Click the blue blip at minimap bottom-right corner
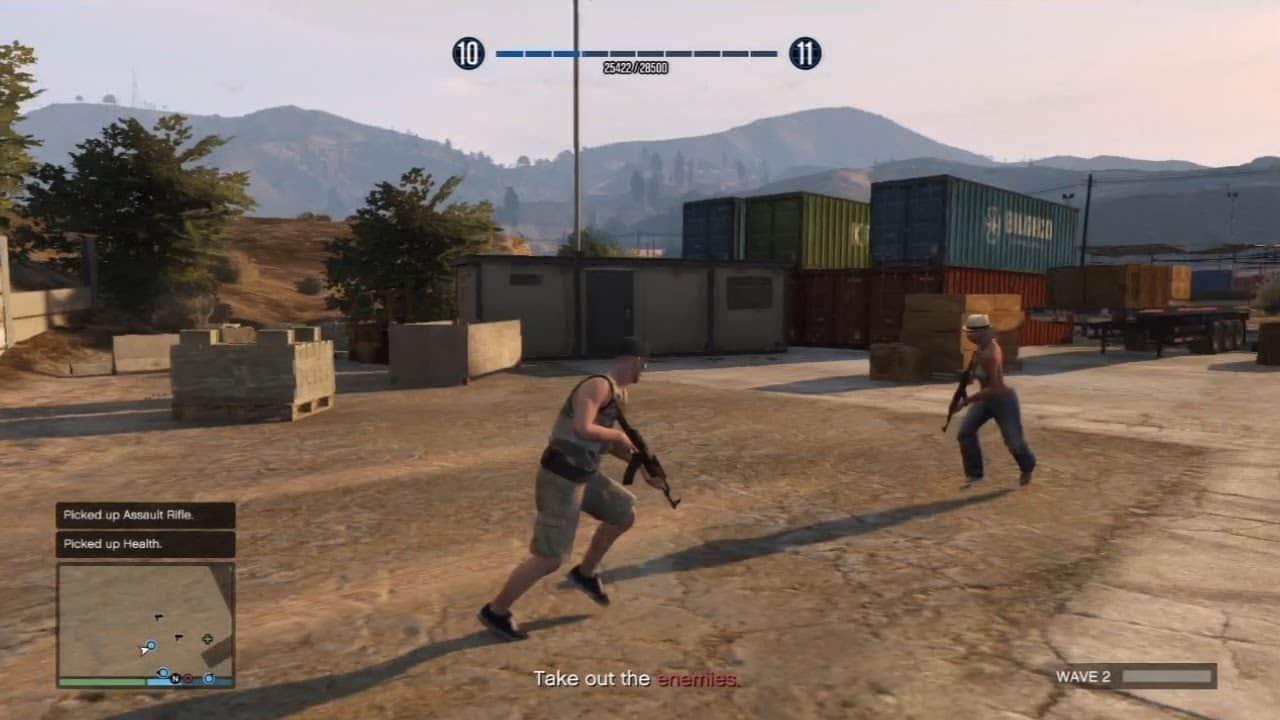1280x720 pixels. tap(209, 678)
